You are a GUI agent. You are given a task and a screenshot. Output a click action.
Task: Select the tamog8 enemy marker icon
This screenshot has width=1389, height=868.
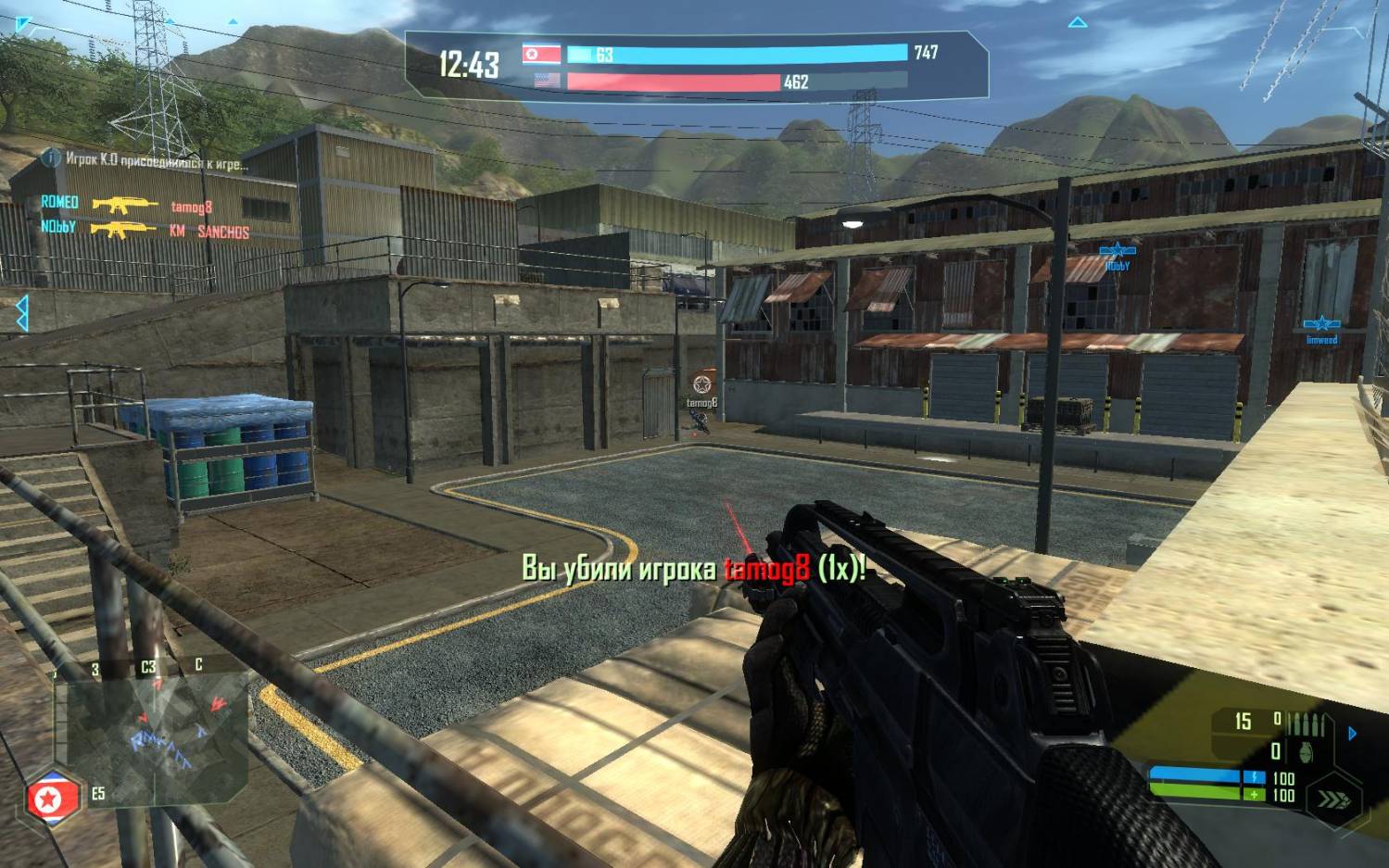click(x=702, y=384)
